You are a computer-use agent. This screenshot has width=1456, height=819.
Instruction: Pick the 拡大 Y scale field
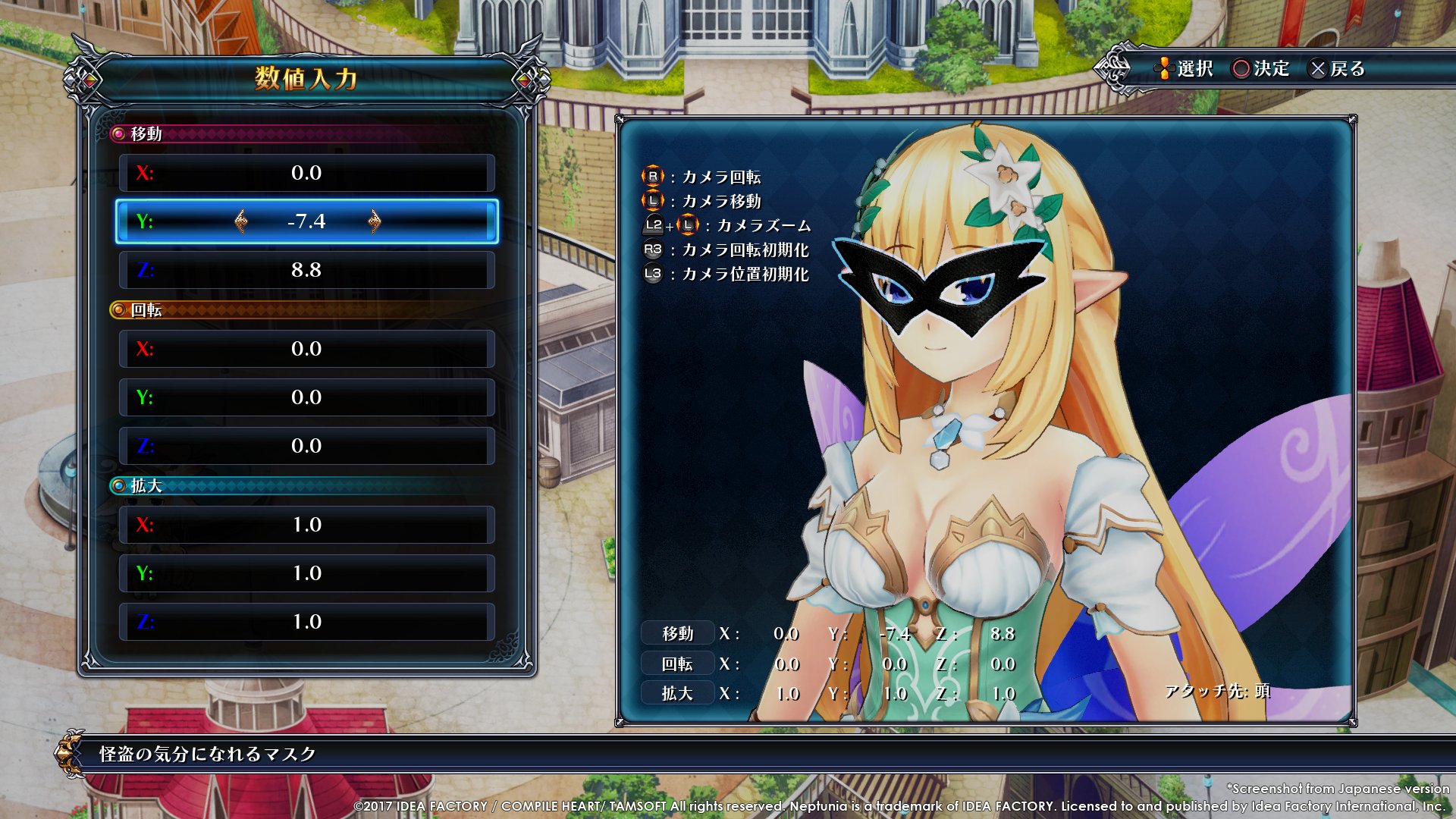(306, 573)
